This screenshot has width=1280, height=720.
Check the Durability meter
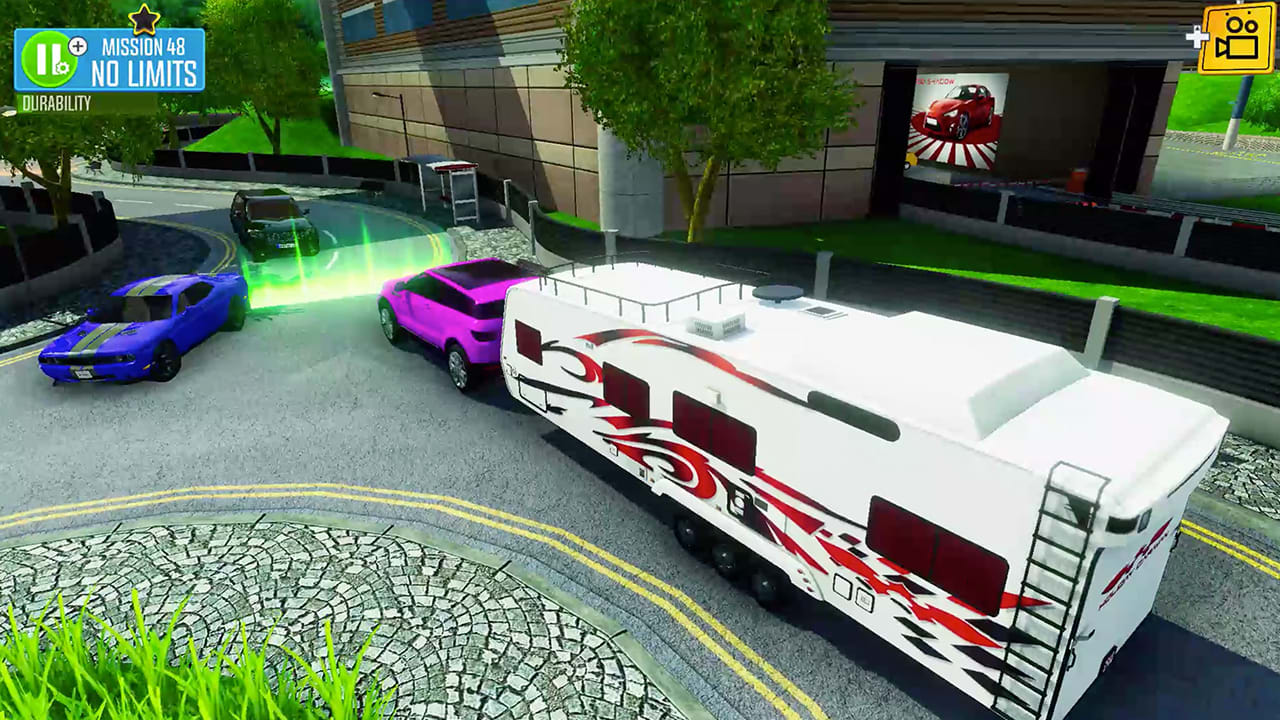coord(58,100)
